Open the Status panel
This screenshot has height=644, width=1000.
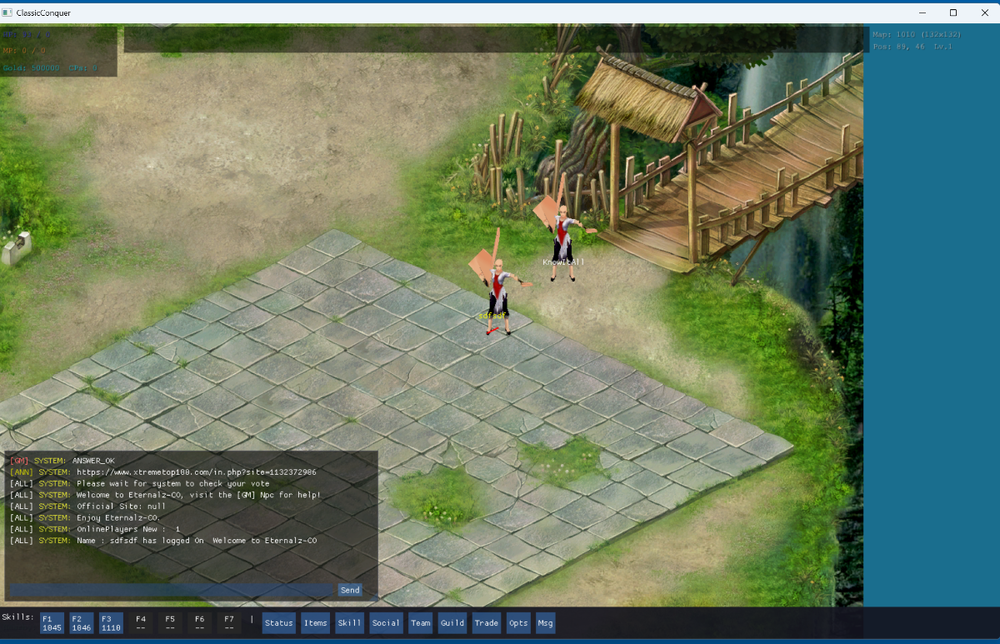pos(279,623)
